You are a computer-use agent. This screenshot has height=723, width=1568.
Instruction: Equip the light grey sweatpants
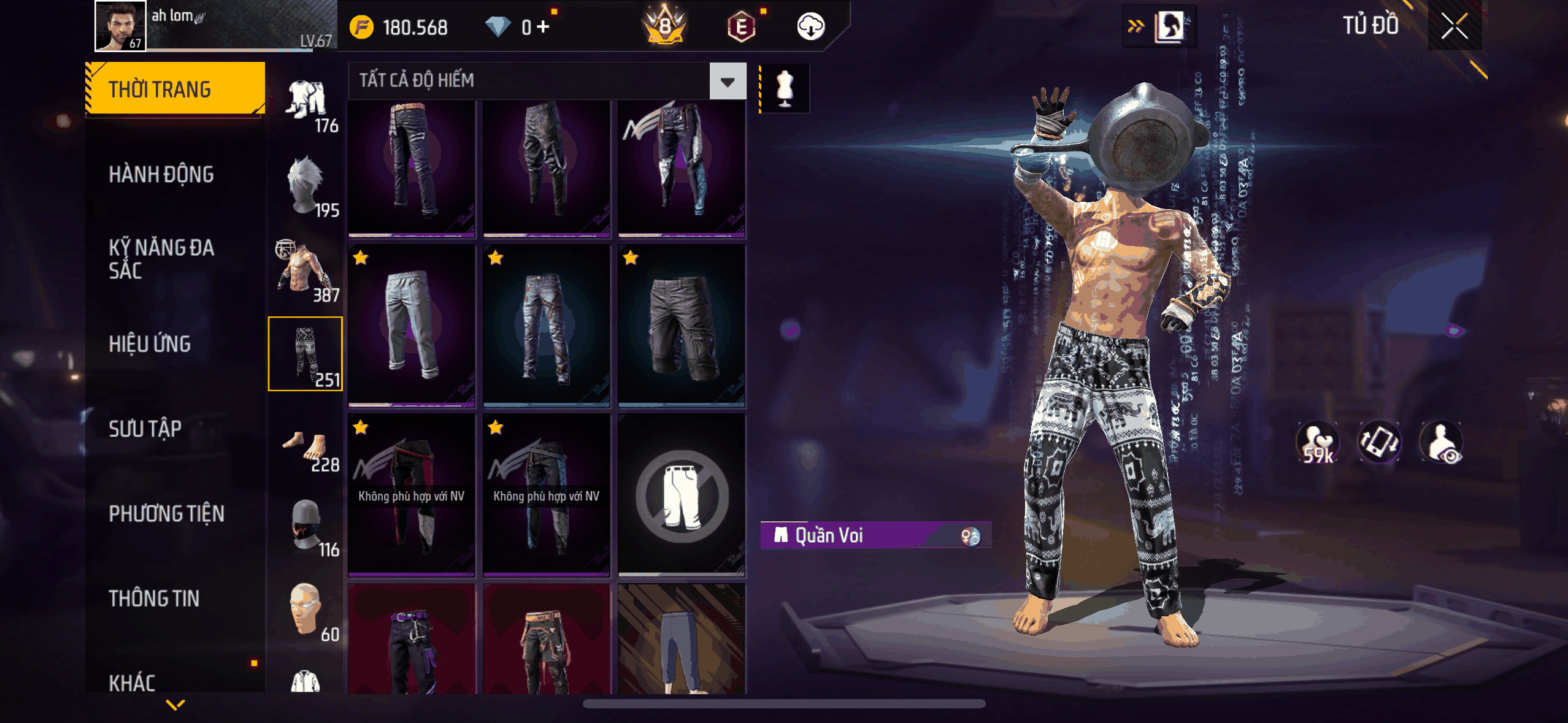pos(412,325)
